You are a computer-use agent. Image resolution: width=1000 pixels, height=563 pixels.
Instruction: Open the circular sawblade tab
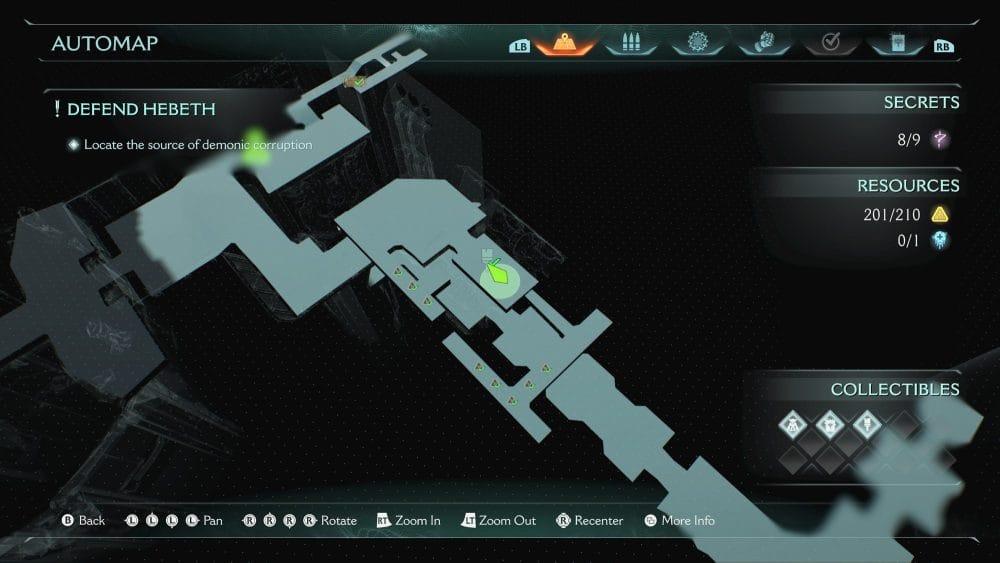tap(697, 43)
